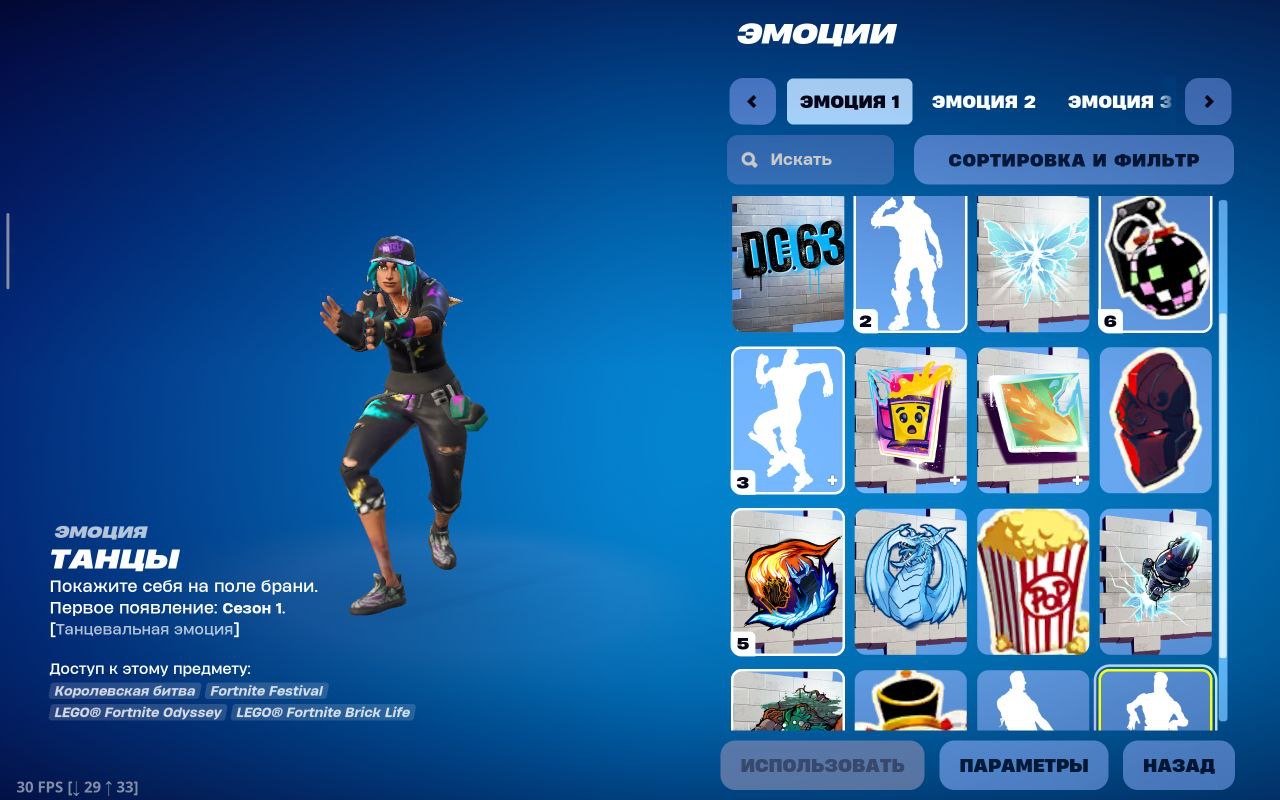The height and width of the screenshot is (800, 1280).
Task: Open the СОРТИРОВКА И ФИЛЬТР options
Action: 1074,160
